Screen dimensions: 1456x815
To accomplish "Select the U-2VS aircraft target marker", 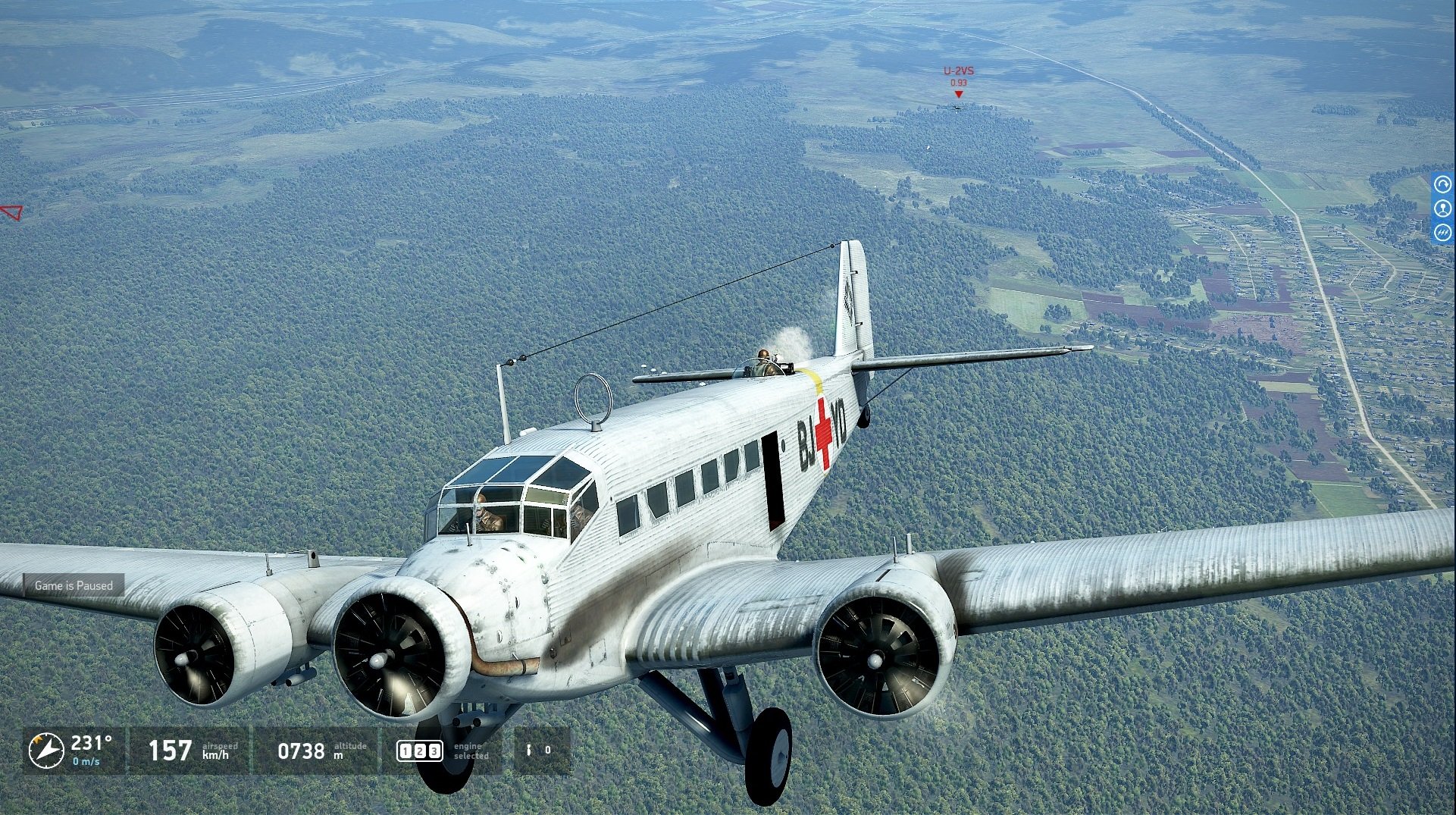I will coord(958,94).
